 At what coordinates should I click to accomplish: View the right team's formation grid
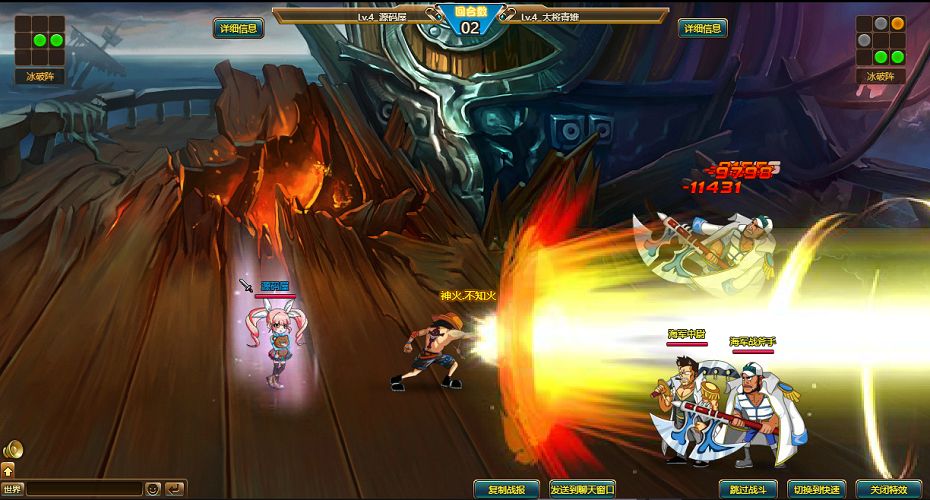pyautogui.click(x=881, y=41)
